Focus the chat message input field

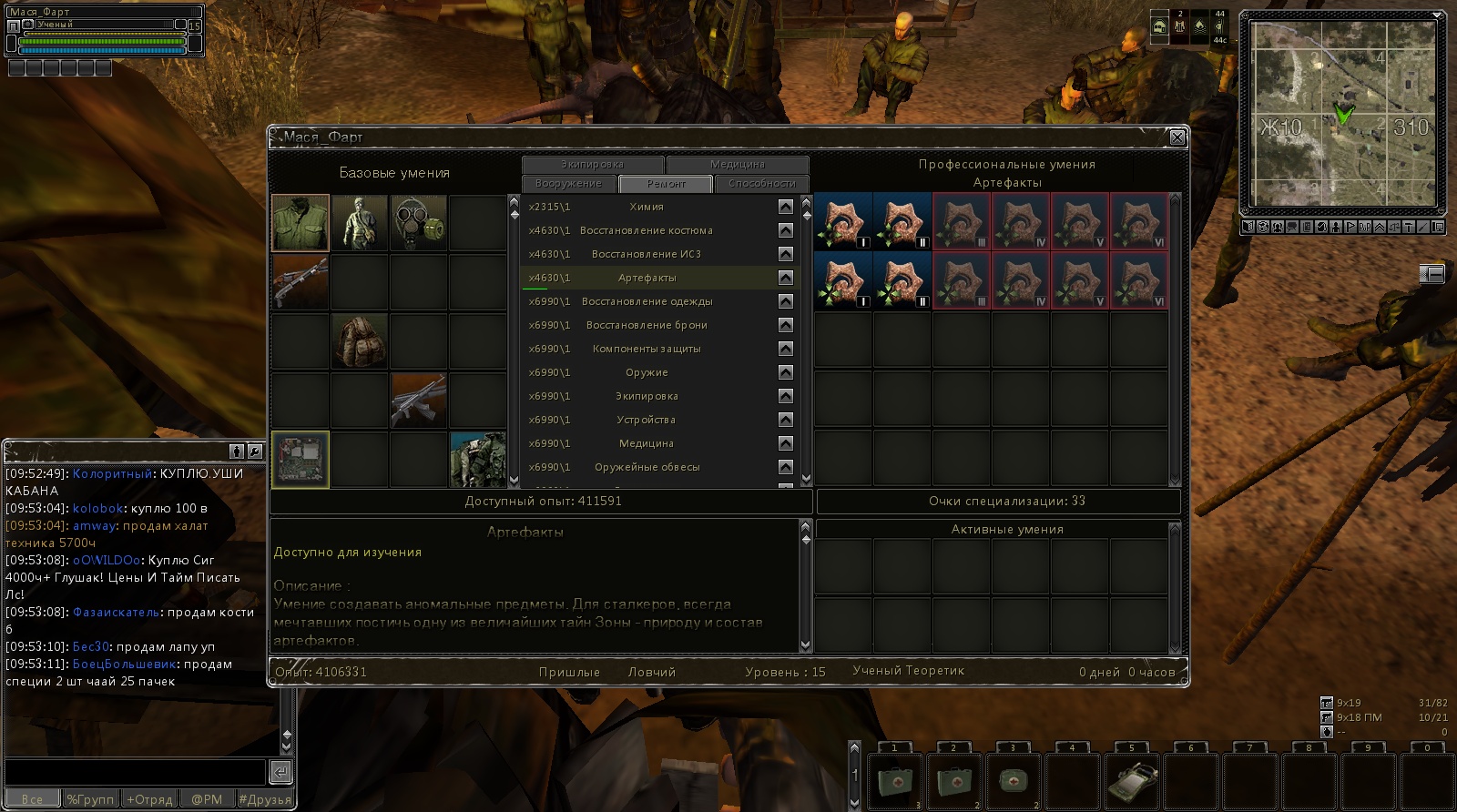tap(135, 772)
